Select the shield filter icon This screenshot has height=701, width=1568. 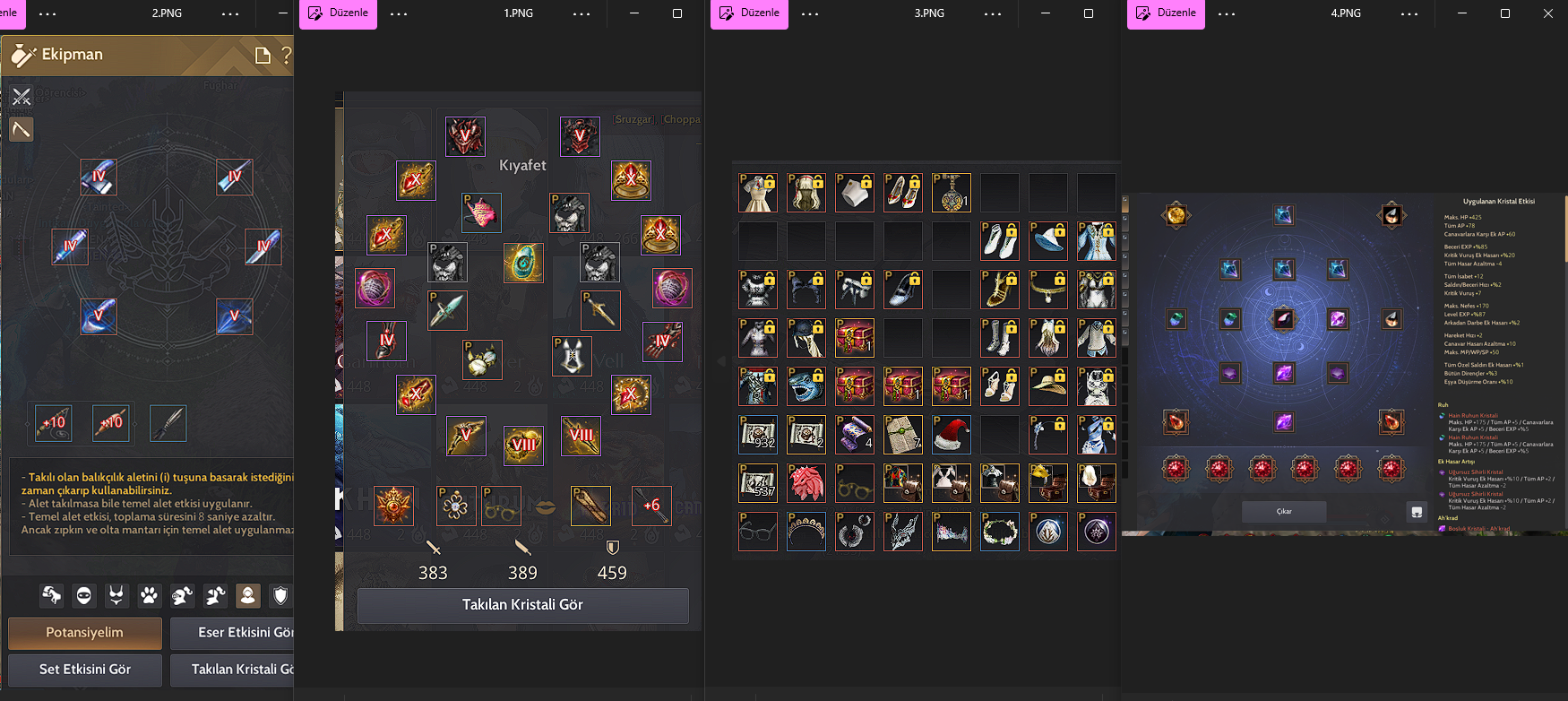pyautogui.click(x=280, y=596)
